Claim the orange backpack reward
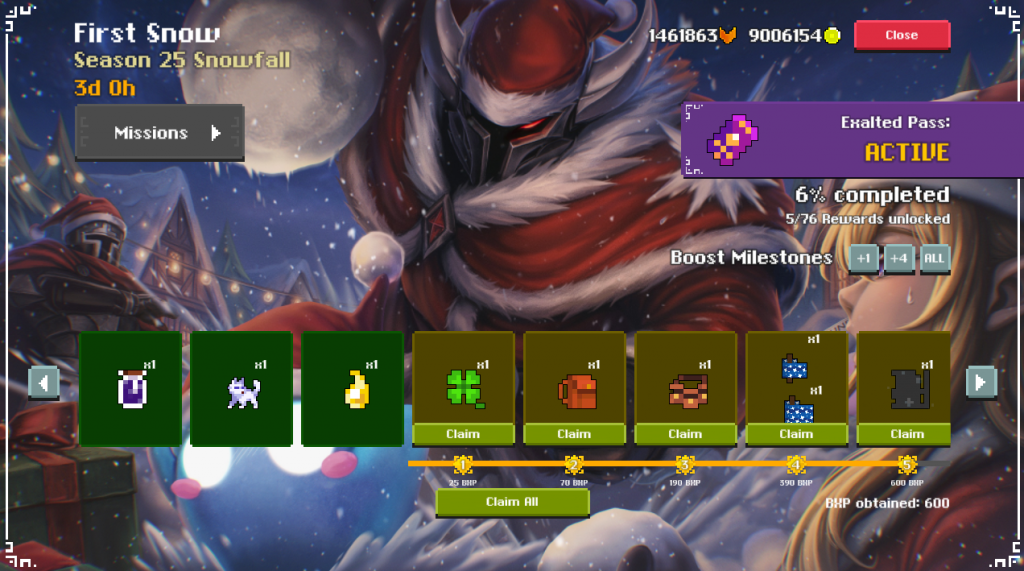Screen dimensions: 1024x571 point(574,434)
